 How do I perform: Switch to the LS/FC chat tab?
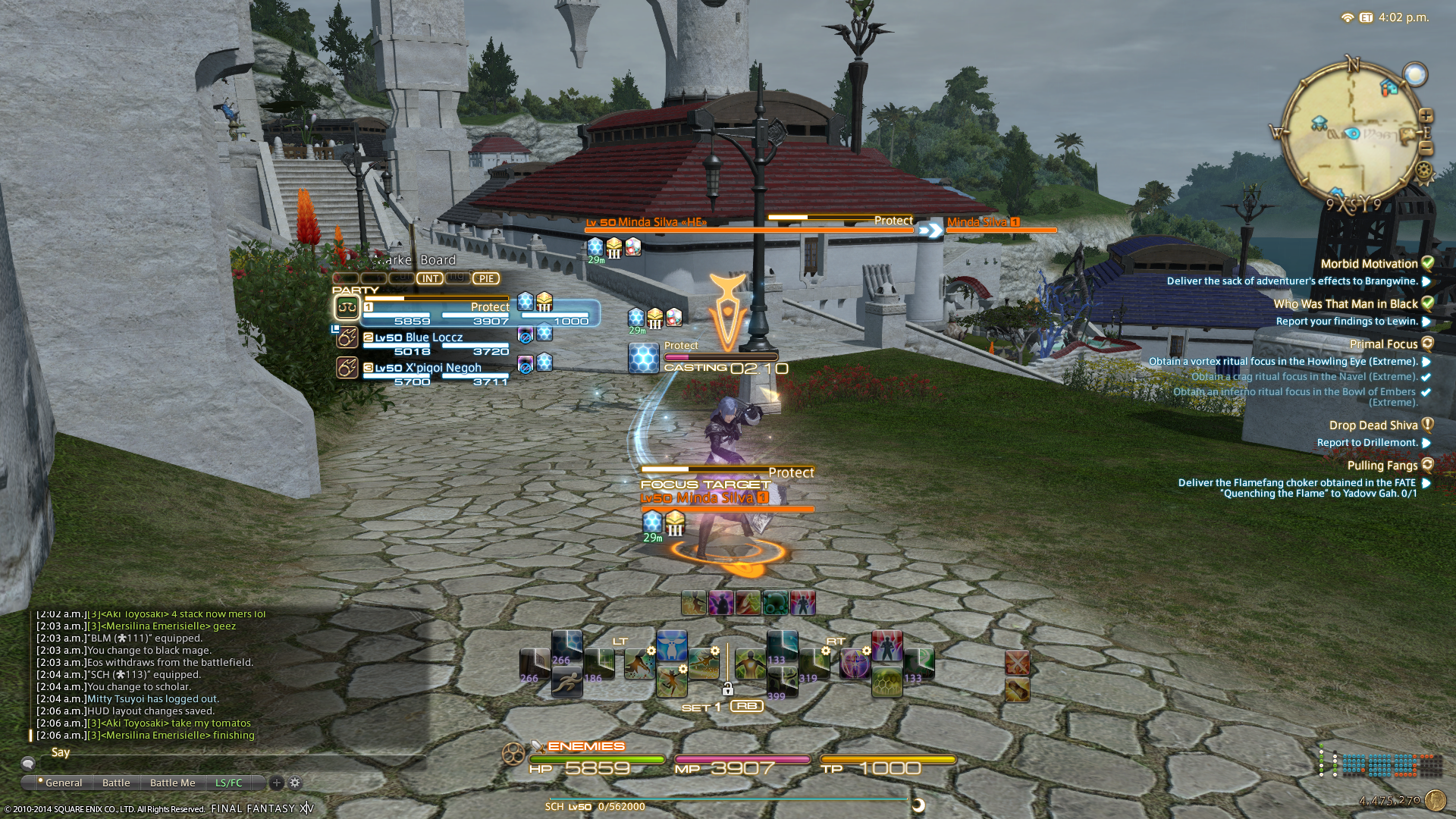pyautogui.click(x=228, y=783)
